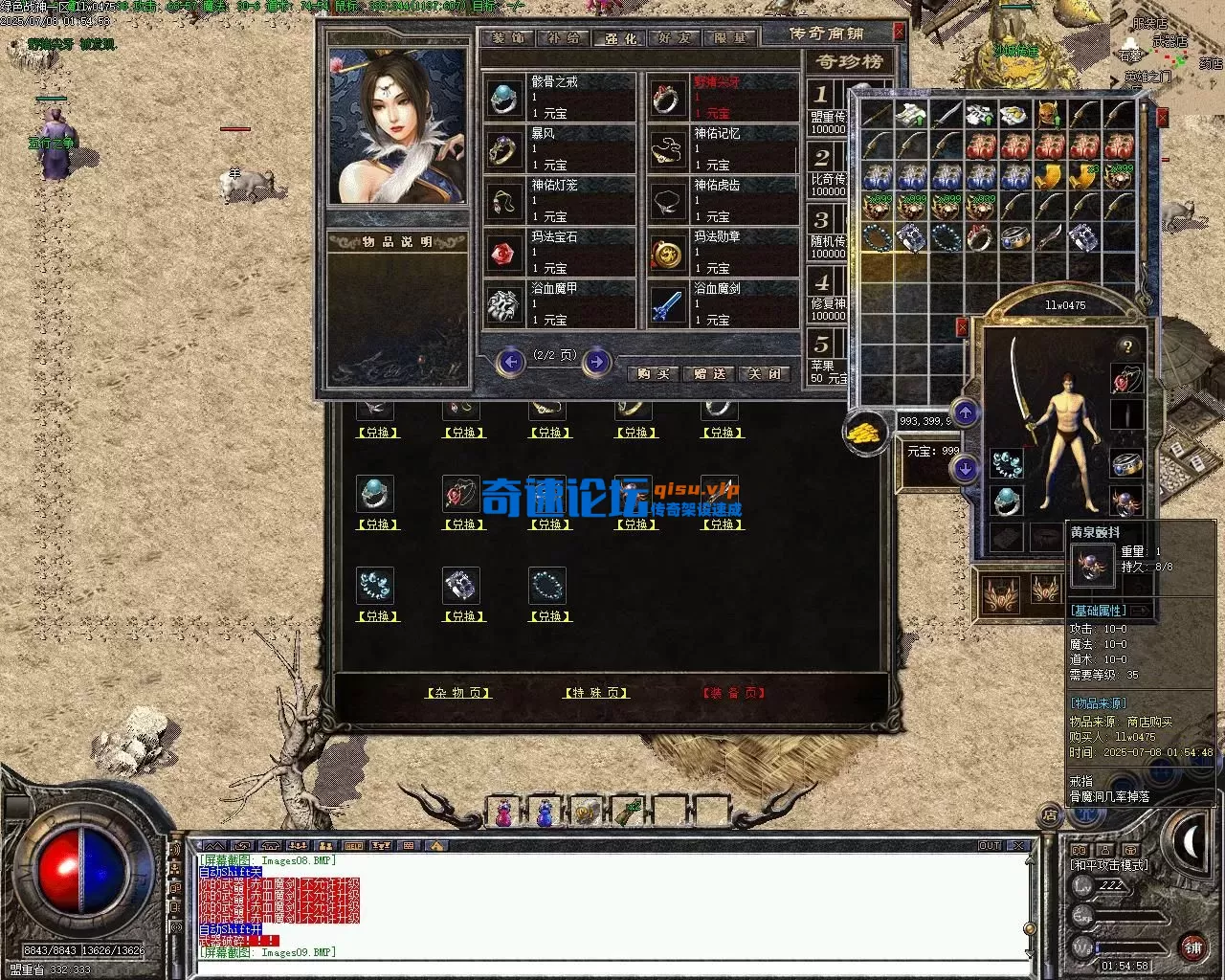Screen dimensions: 1225x980
Task: Click the 关闭 button in the shop
Action: point(765,373)
